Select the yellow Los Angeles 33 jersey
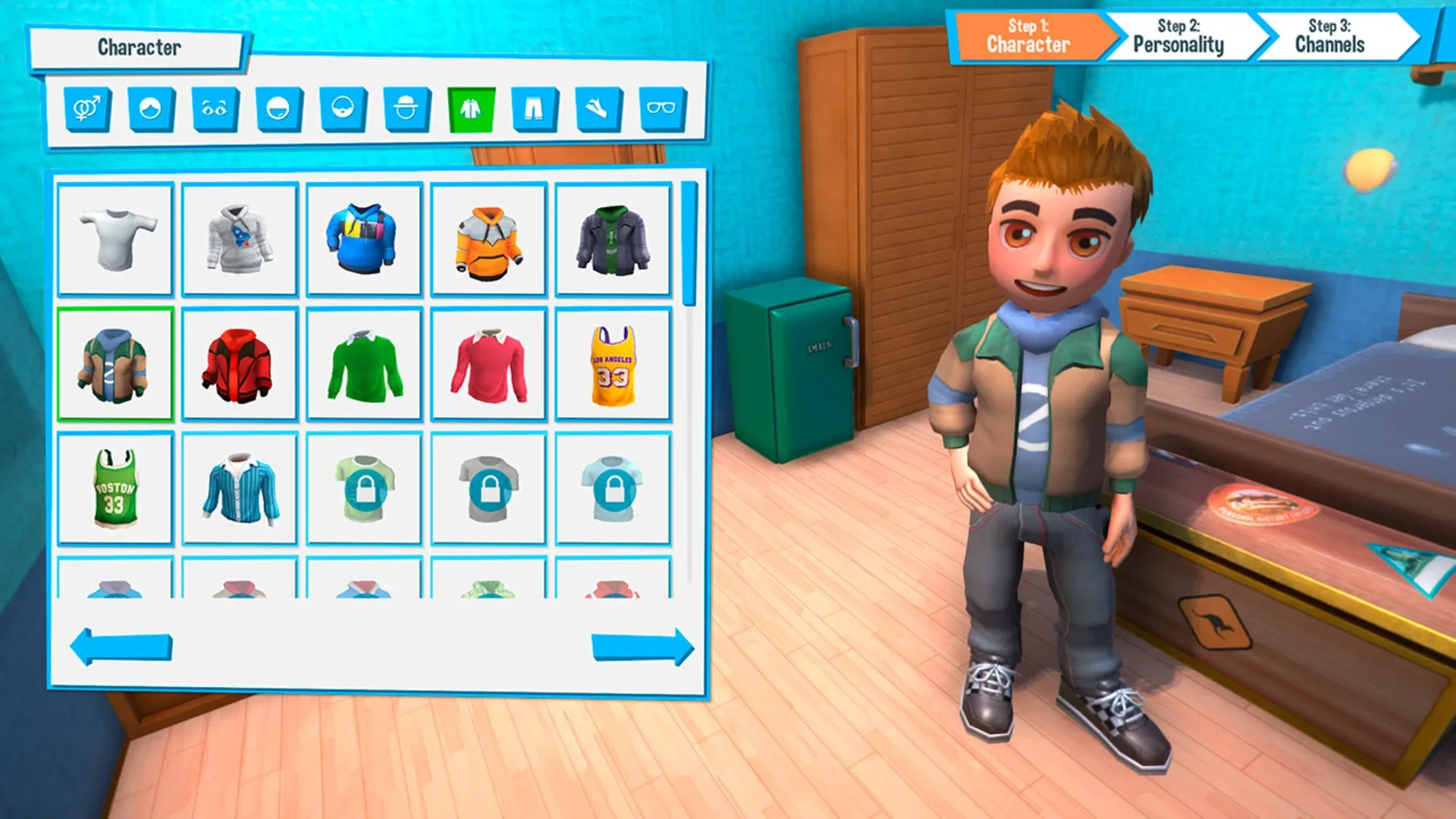 [x=613, y=364]
